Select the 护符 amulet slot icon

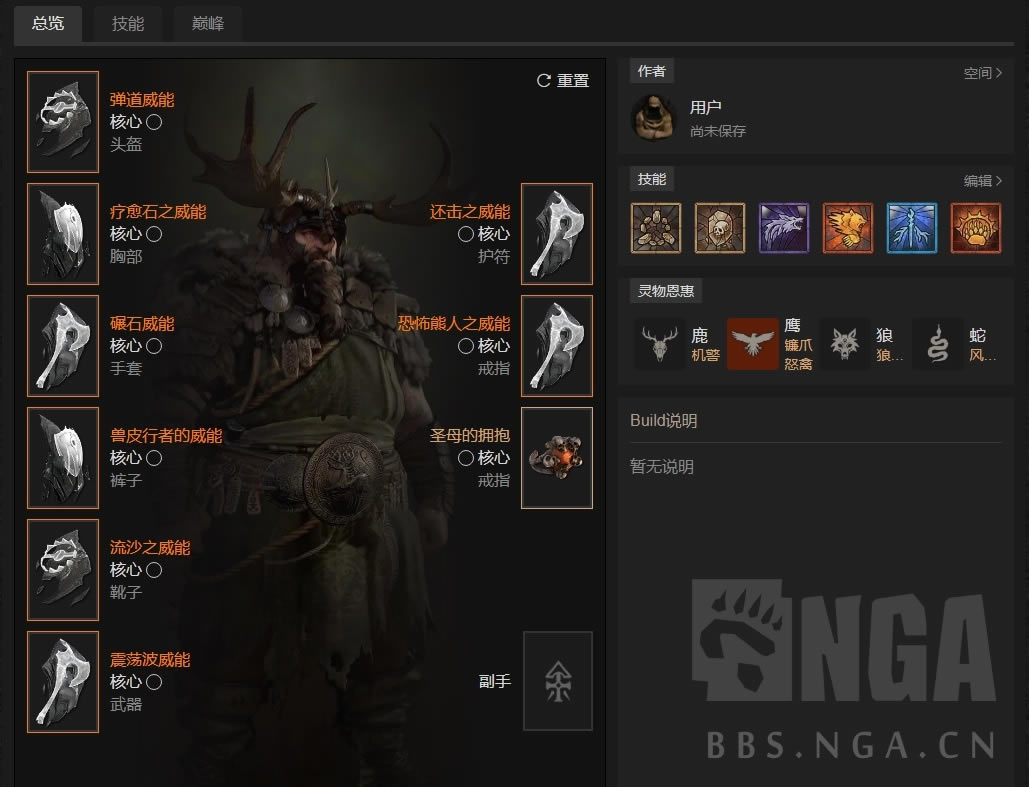tap(557, 234)
